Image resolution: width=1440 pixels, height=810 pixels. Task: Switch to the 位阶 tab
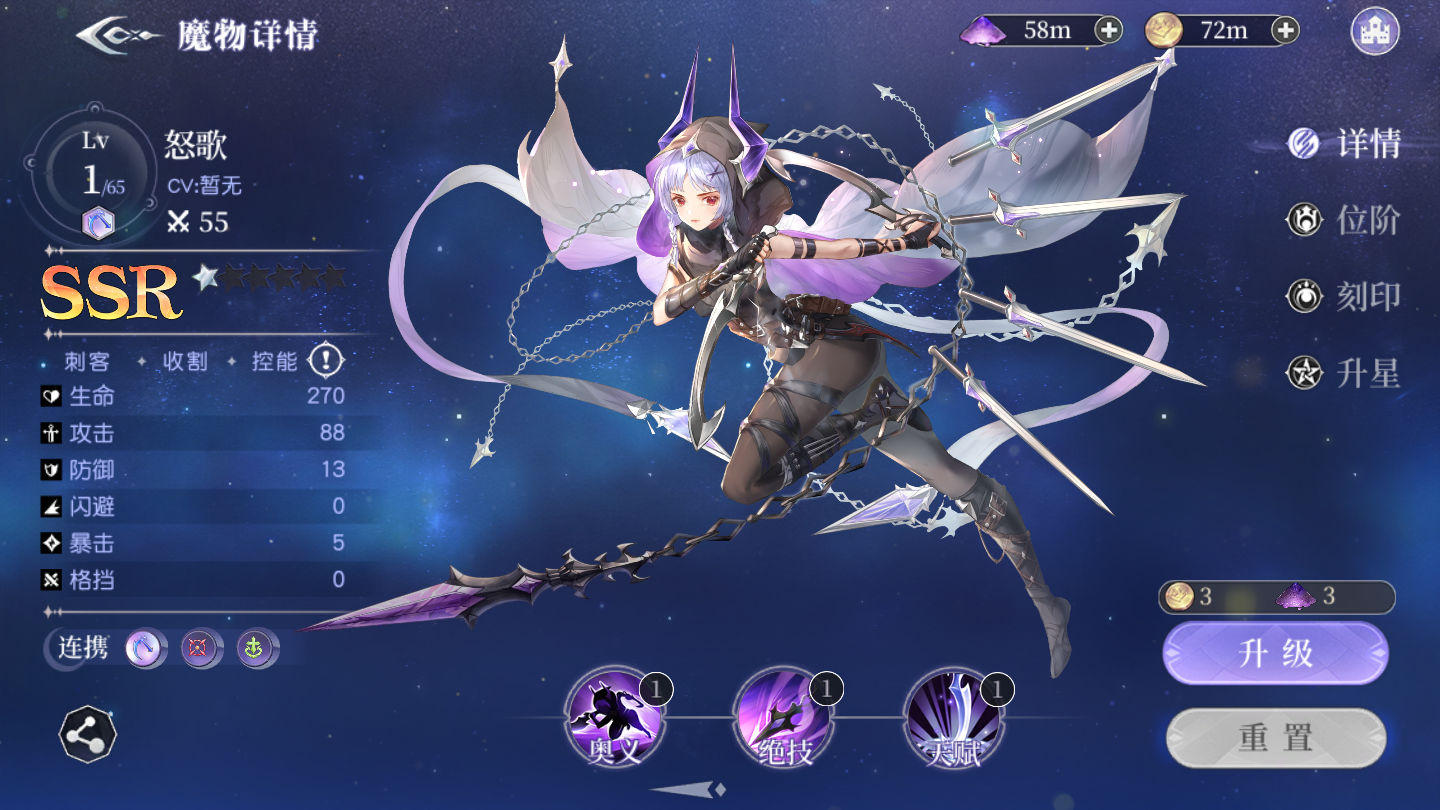[x=1345, y=221]
